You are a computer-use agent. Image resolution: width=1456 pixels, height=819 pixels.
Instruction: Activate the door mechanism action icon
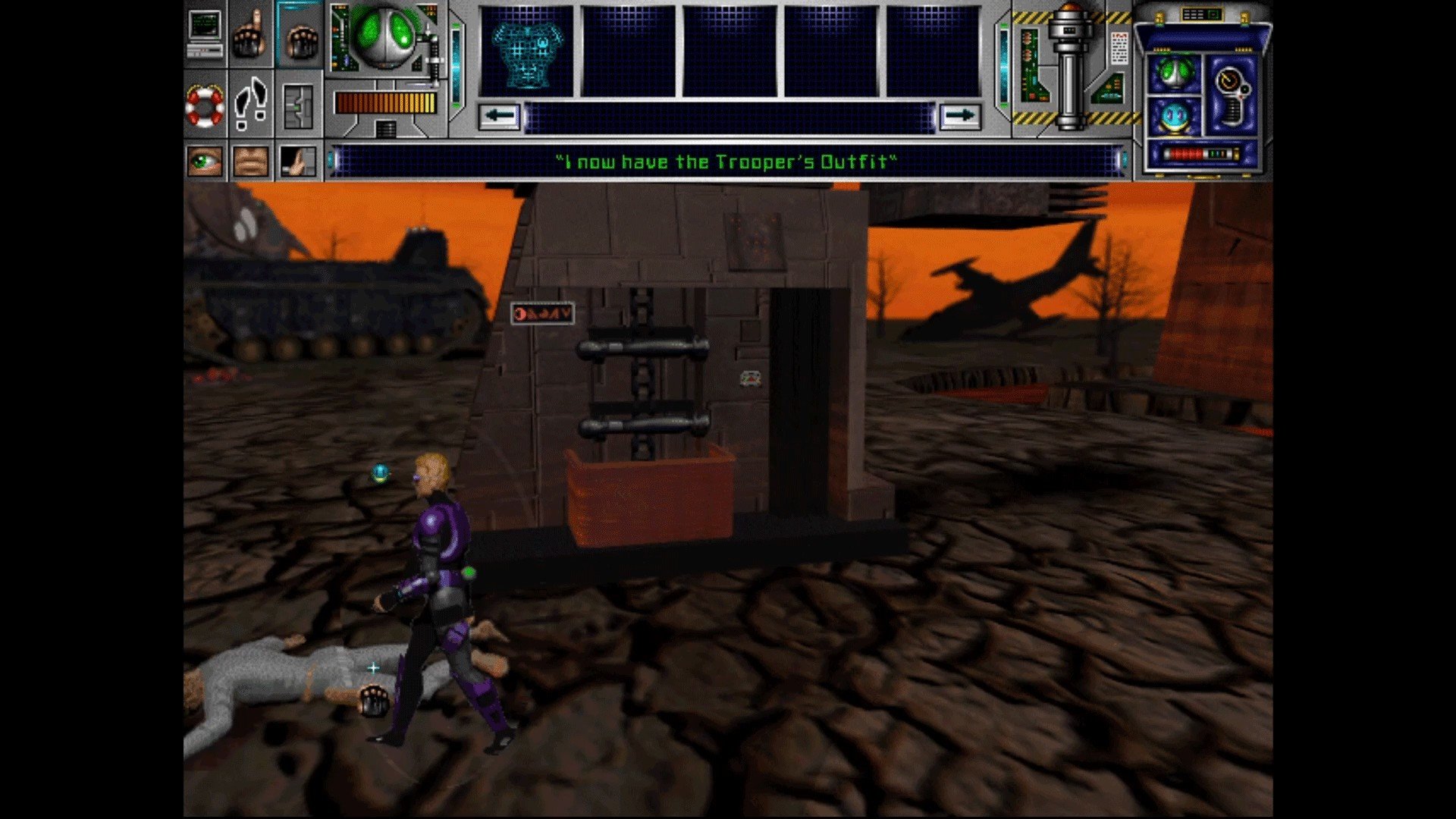click(x=298, y=106)
